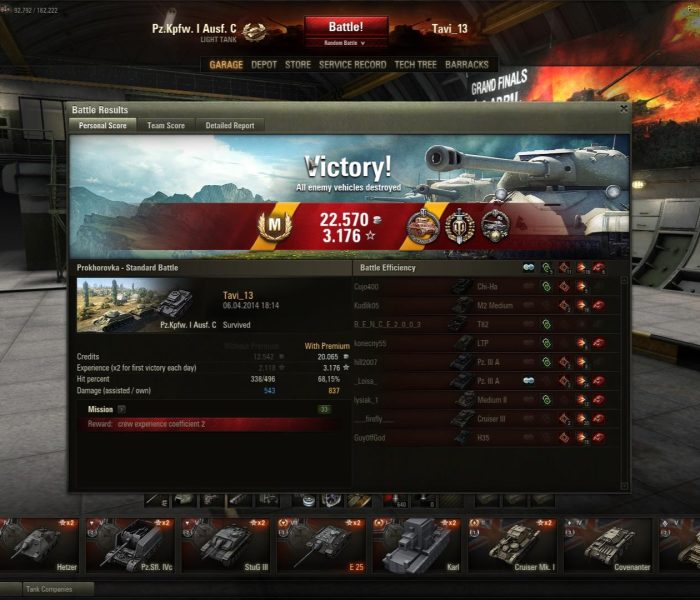The width and height of the screenshot is (700, 600).
Task: Switch to the Team Score tab
Action: [x=166, y=126]
